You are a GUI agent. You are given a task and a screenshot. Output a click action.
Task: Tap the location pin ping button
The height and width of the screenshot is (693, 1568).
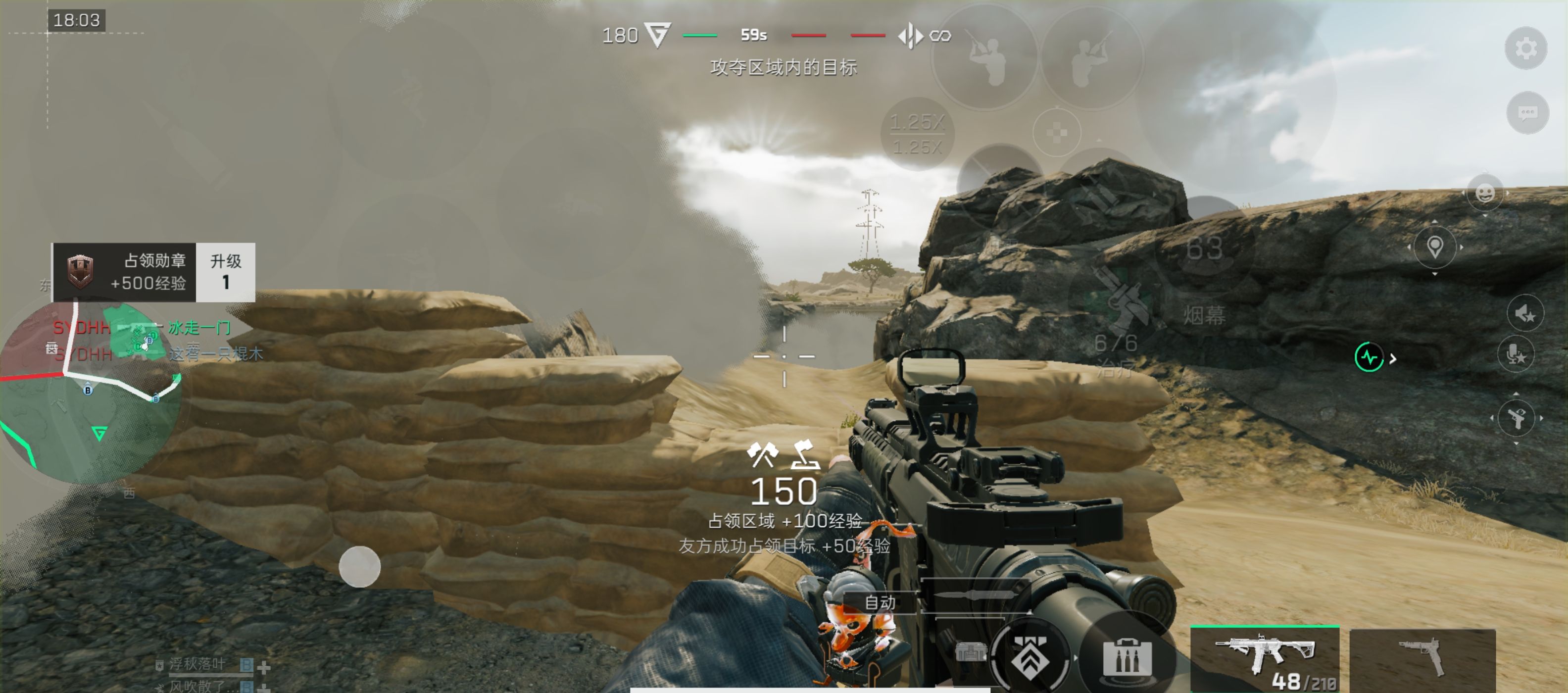(x=1435, y=247)
